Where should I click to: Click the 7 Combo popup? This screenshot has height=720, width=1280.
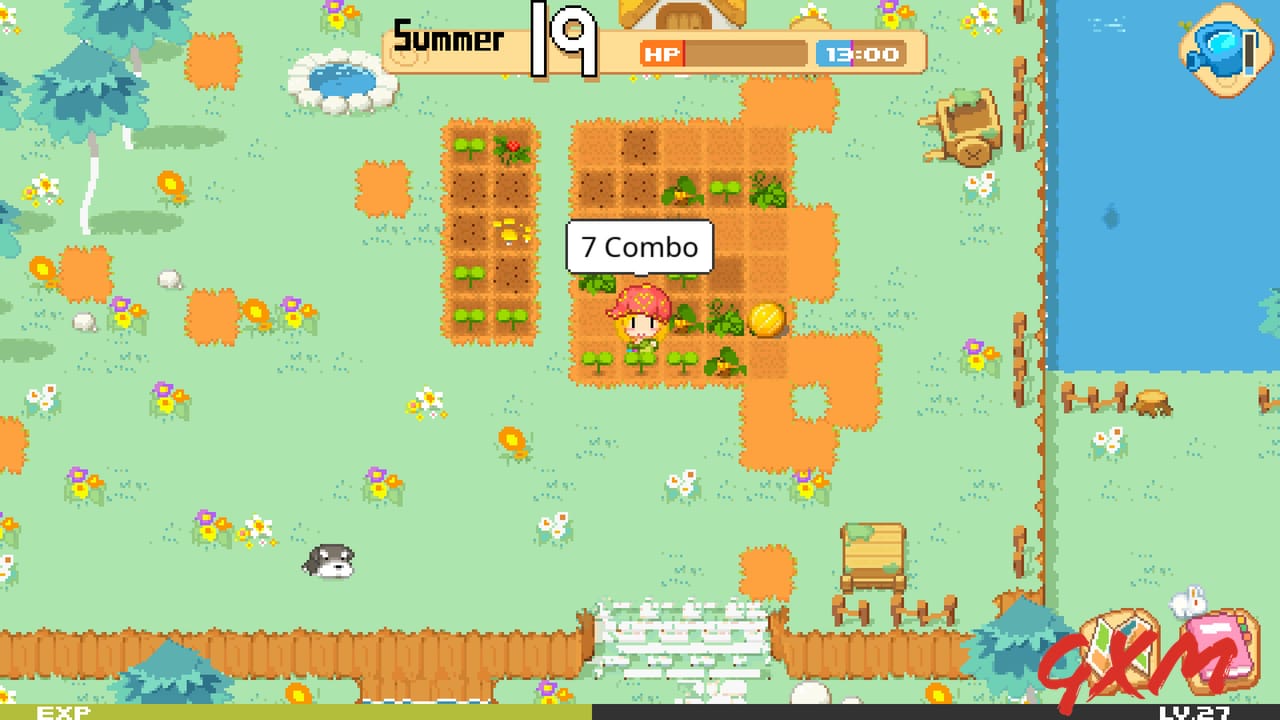point(639,247)
